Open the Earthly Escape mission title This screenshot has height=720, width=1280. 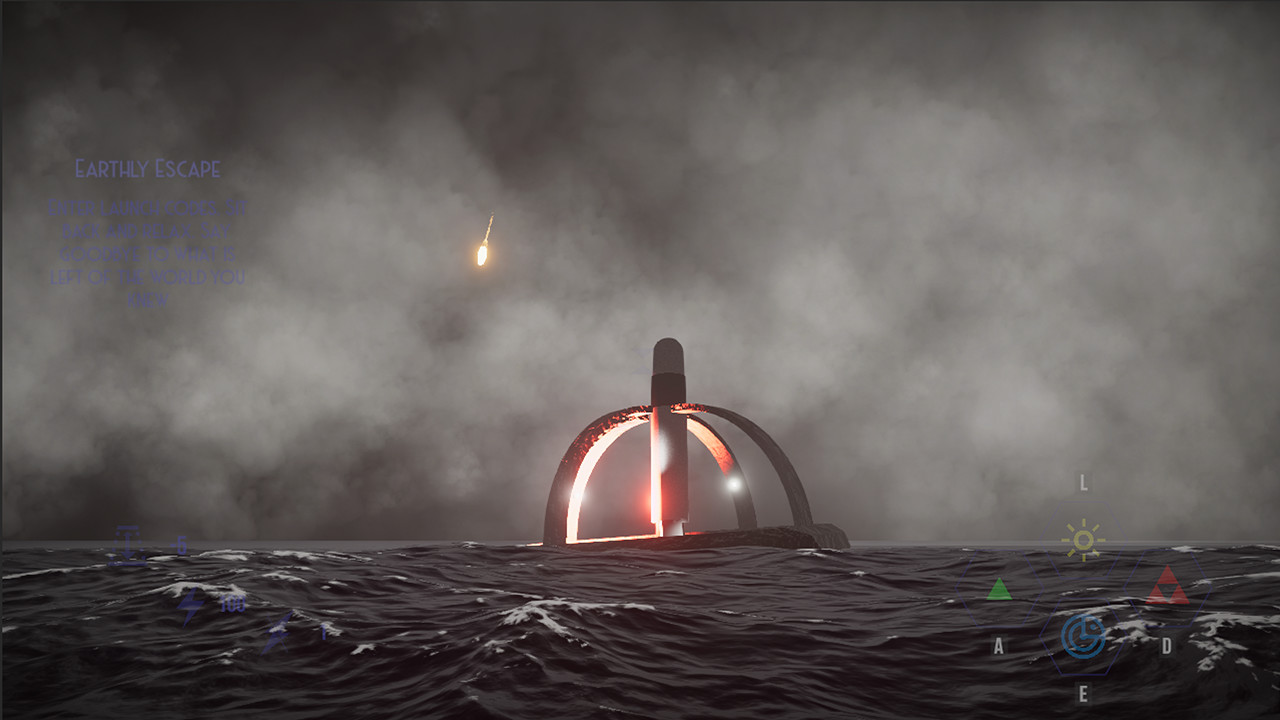click(x=149, y=169)
